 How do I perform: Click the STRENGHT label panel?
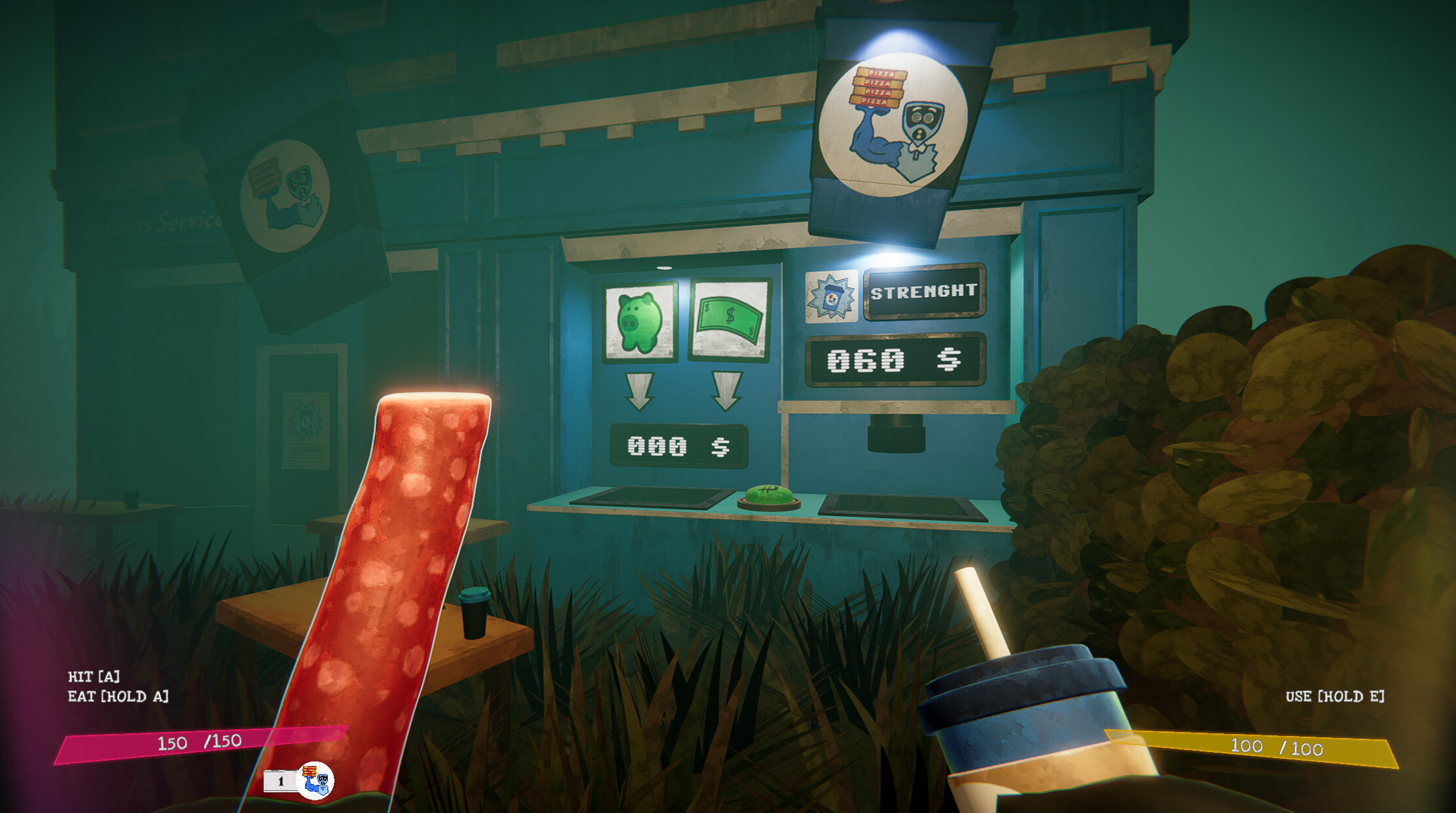[x=924, y=294]
